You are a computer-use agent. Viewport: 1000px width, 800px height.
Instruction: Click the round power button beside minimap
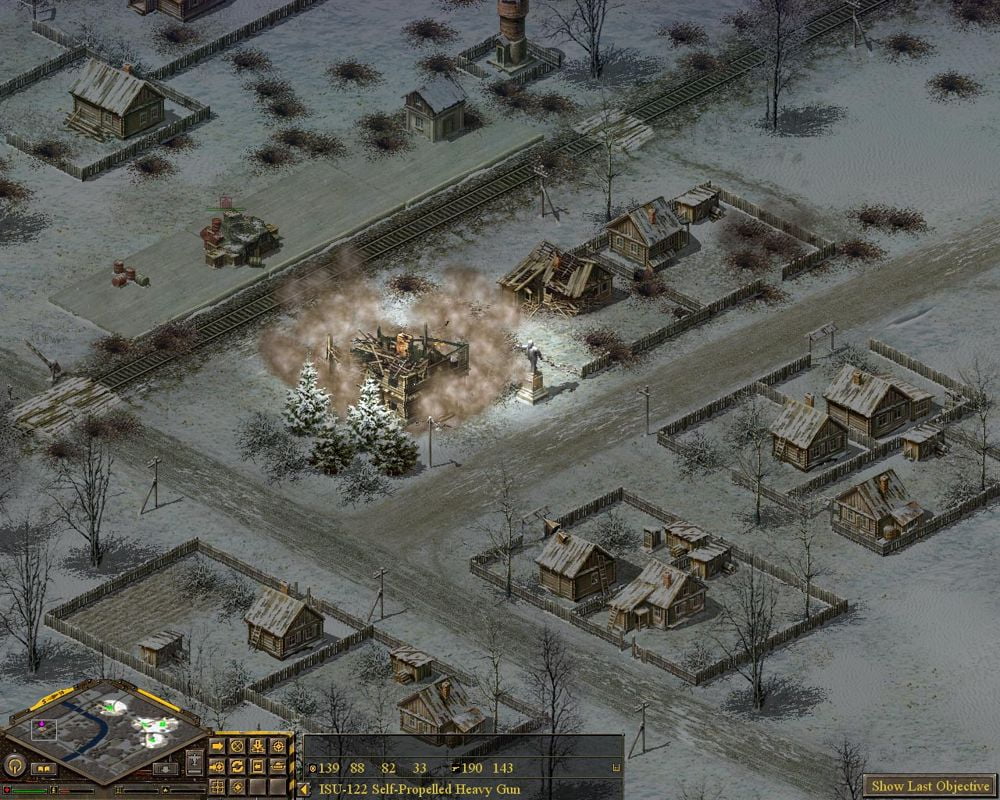tap(15, 766)
